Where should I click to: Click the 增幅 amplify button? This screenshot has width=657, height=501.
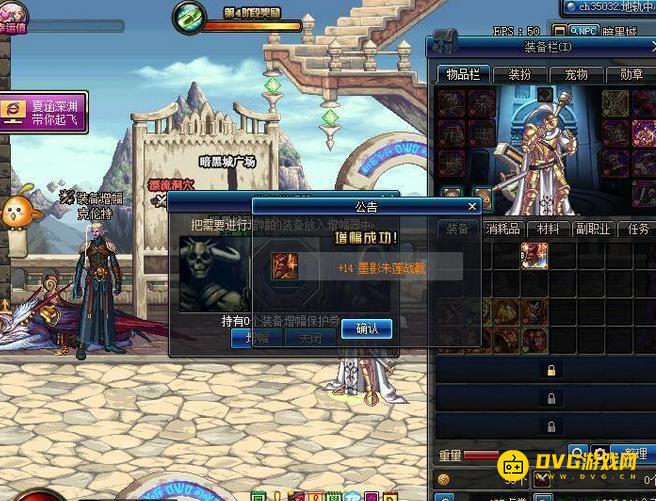[x=255, y=338]
